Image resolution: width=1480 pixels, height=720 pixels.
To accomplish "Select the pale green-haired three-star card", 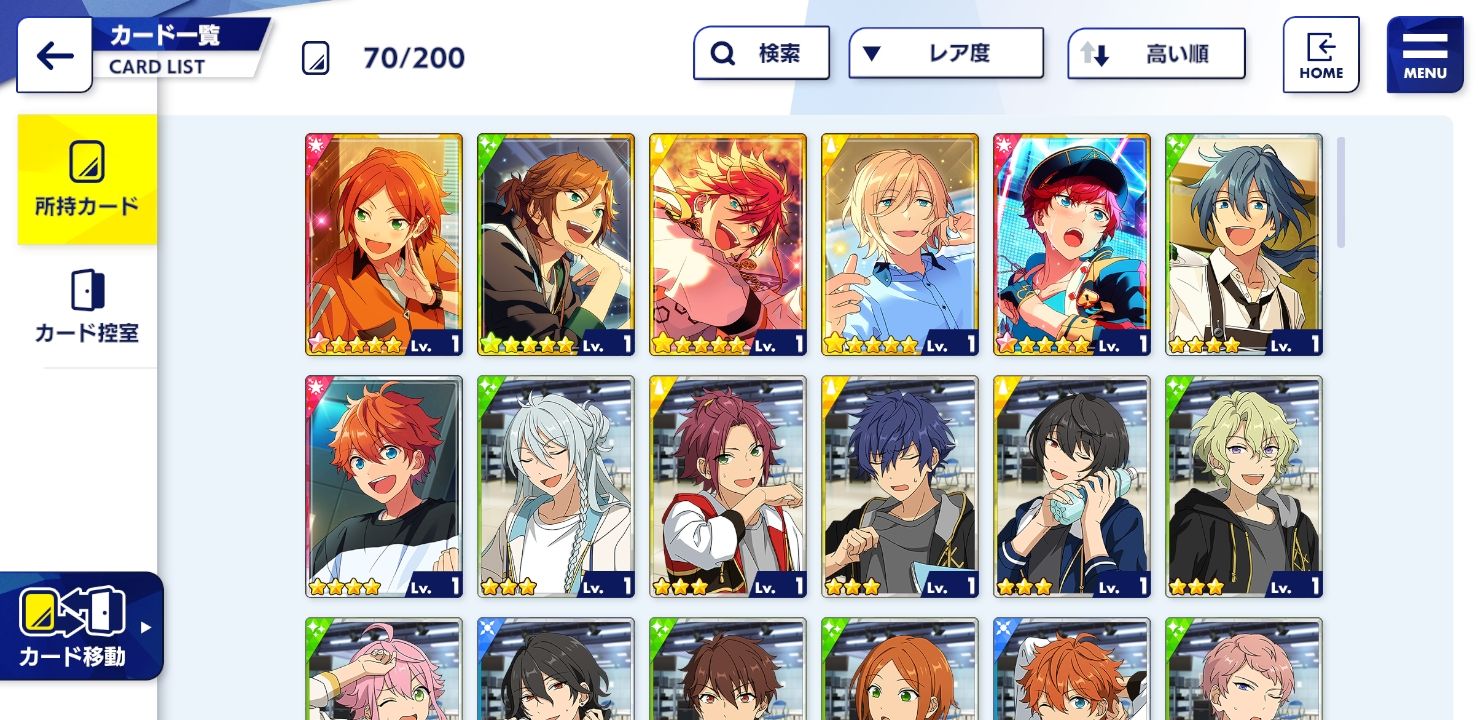I will 1244,486.
